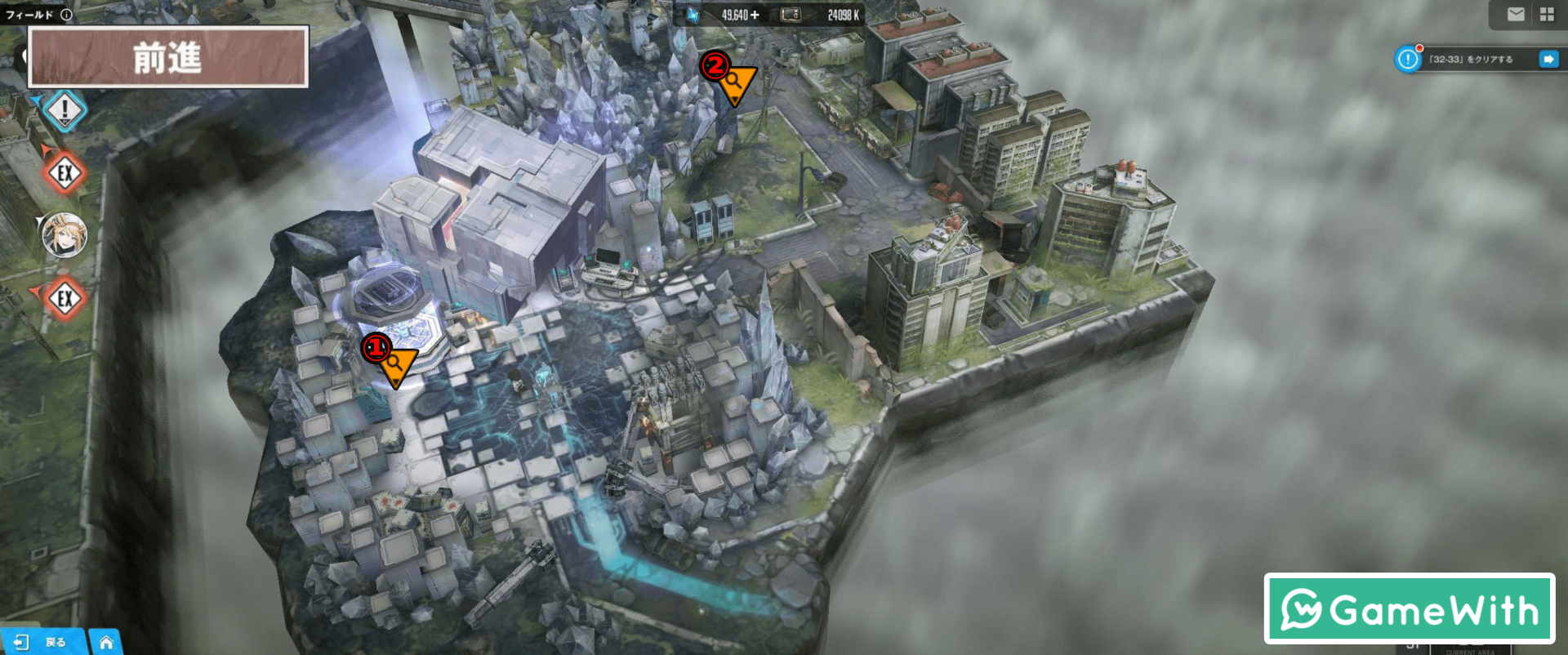This screenshot has width=1568, height=655.
Task: Show the フィールド info circle
Action: (x=66, y=14)
